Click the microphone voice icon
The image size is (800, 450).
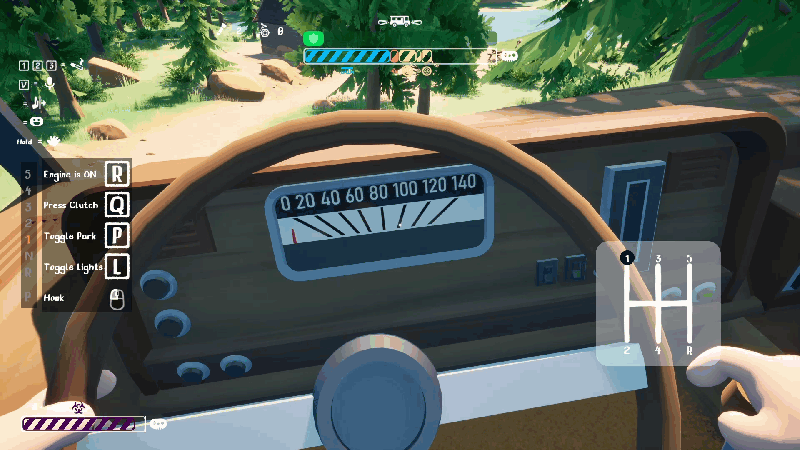click(50, 83)
